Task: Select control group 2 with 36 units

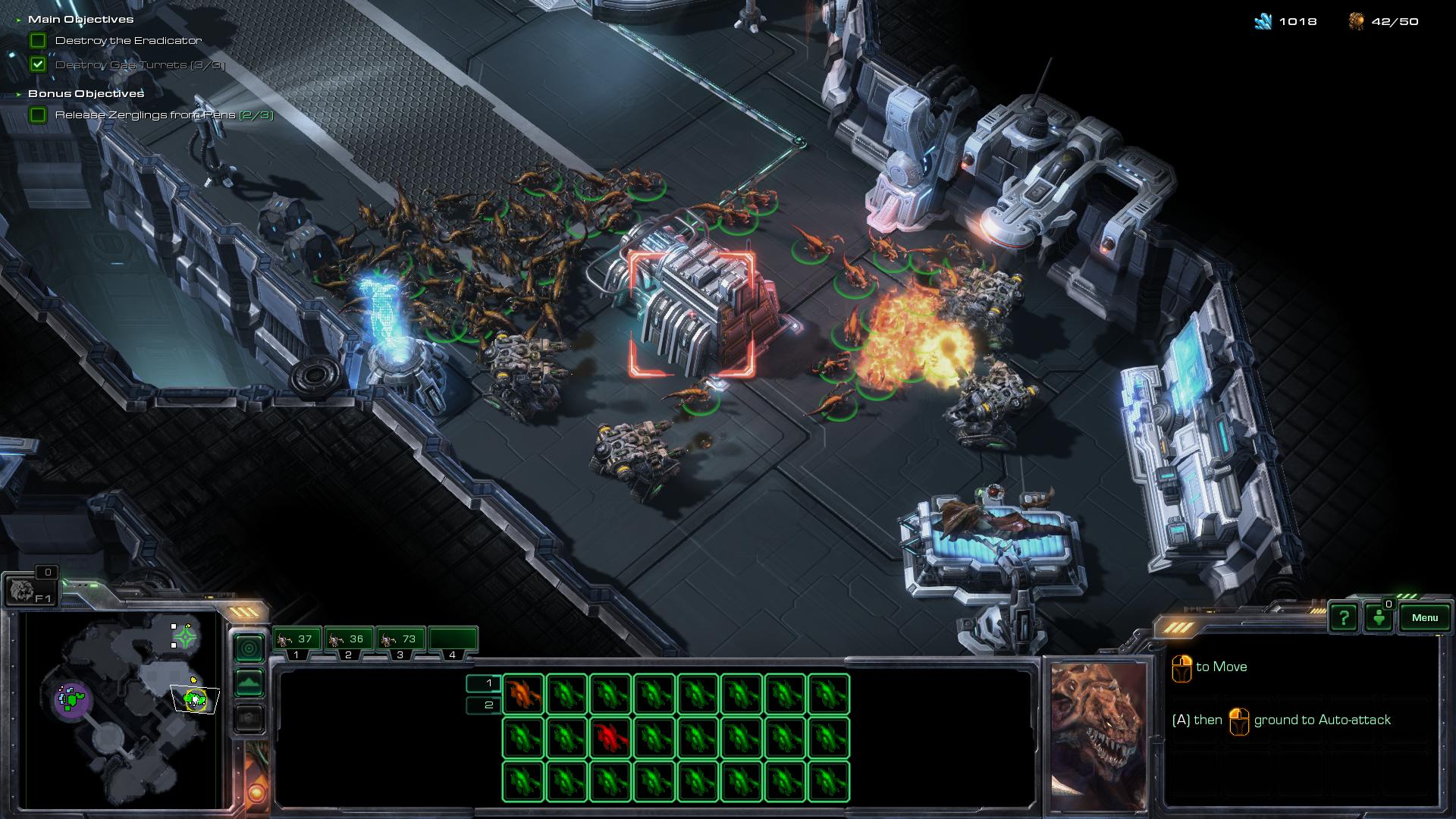Action: (x=348, y=641)
